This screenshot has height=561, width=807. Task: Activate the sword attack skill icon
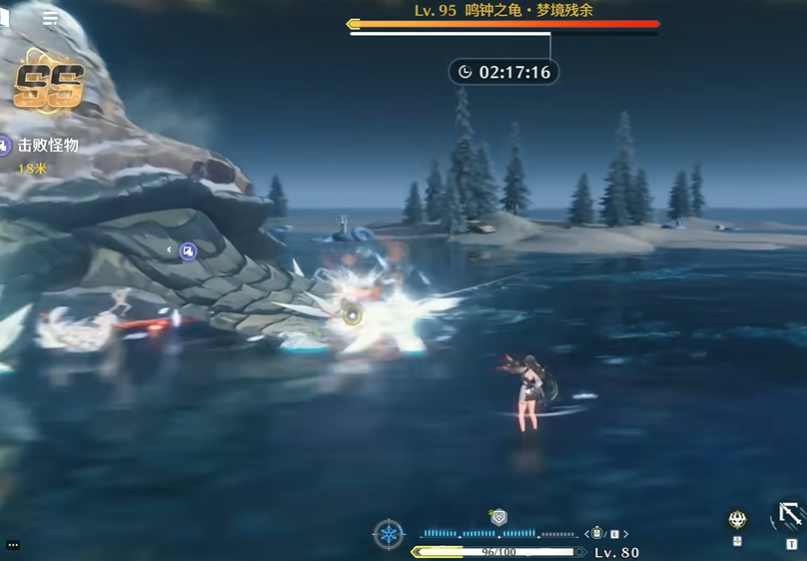[790, 516]
